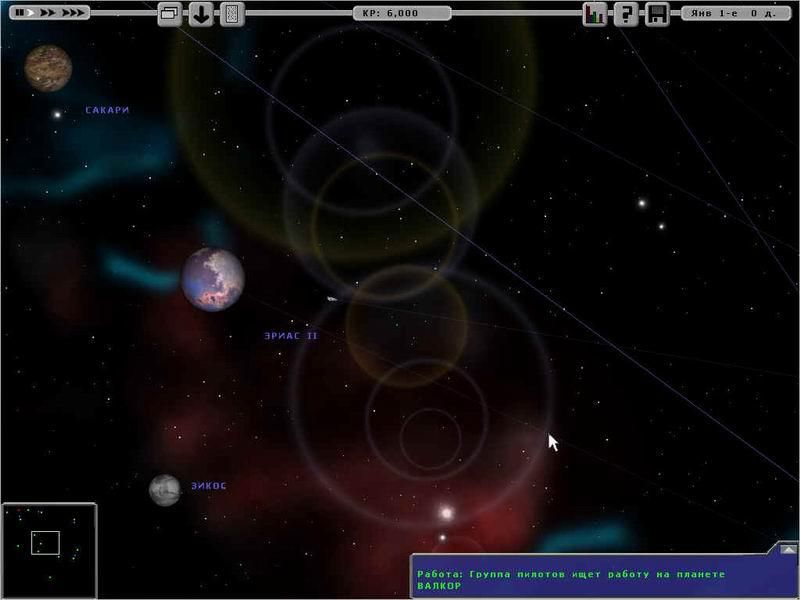Pause the game with the pause button
Image resolution: width=800 pixels, height=600 pixels.
pos(19,14)
